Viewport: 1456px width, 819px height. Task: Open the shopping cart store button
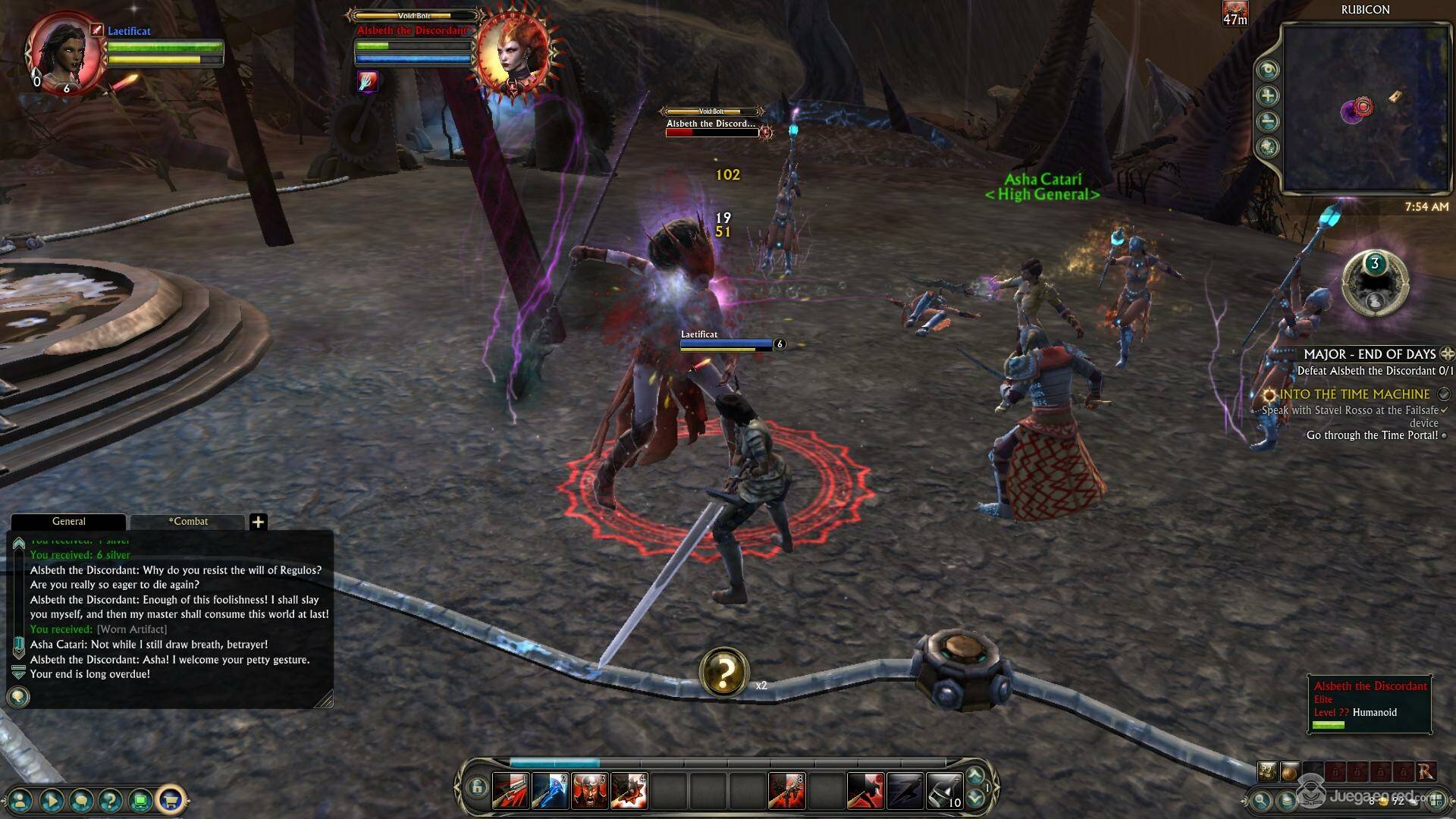(171, 799)
